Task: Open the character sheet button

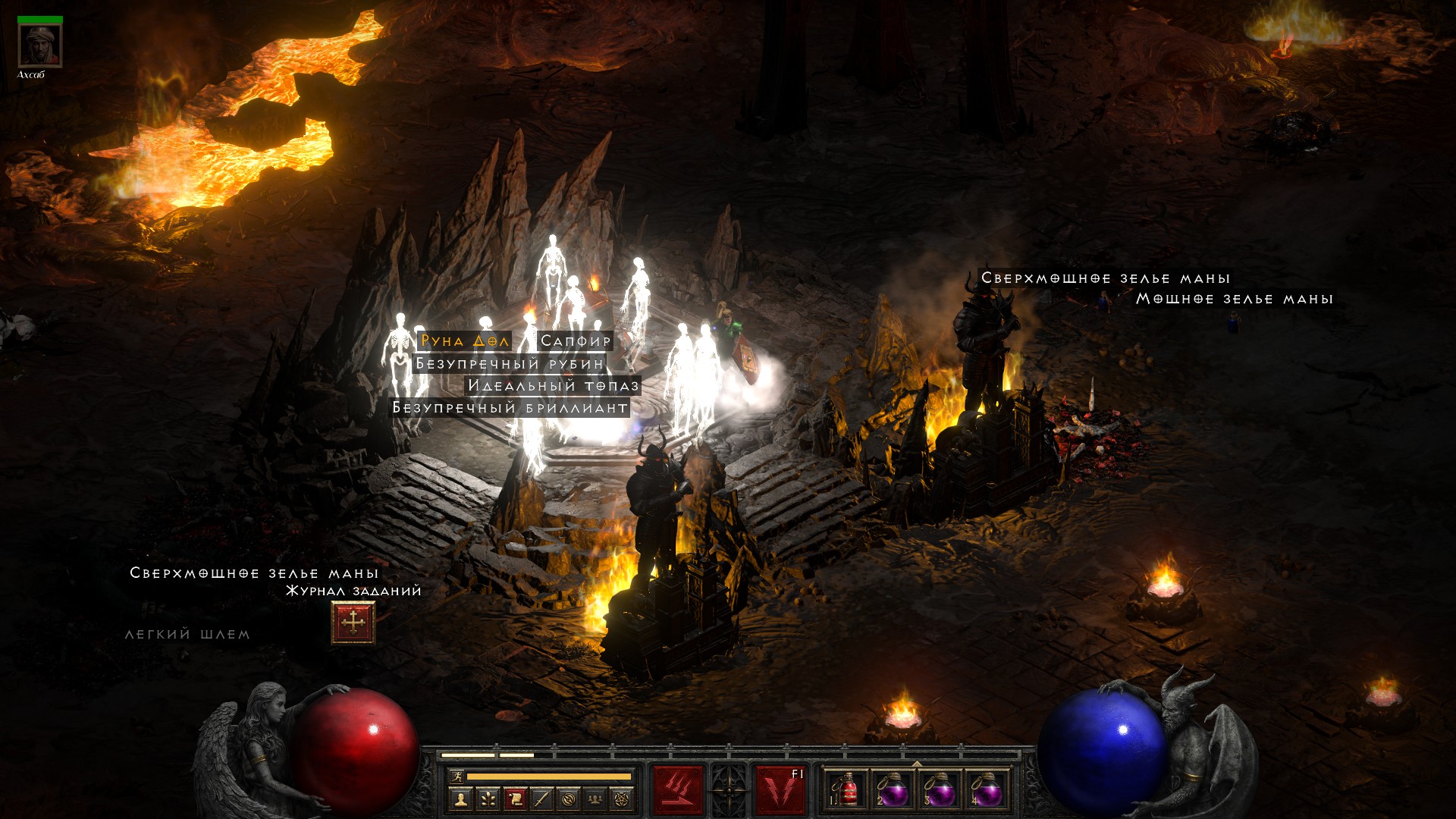Action: tap(460, 799)
